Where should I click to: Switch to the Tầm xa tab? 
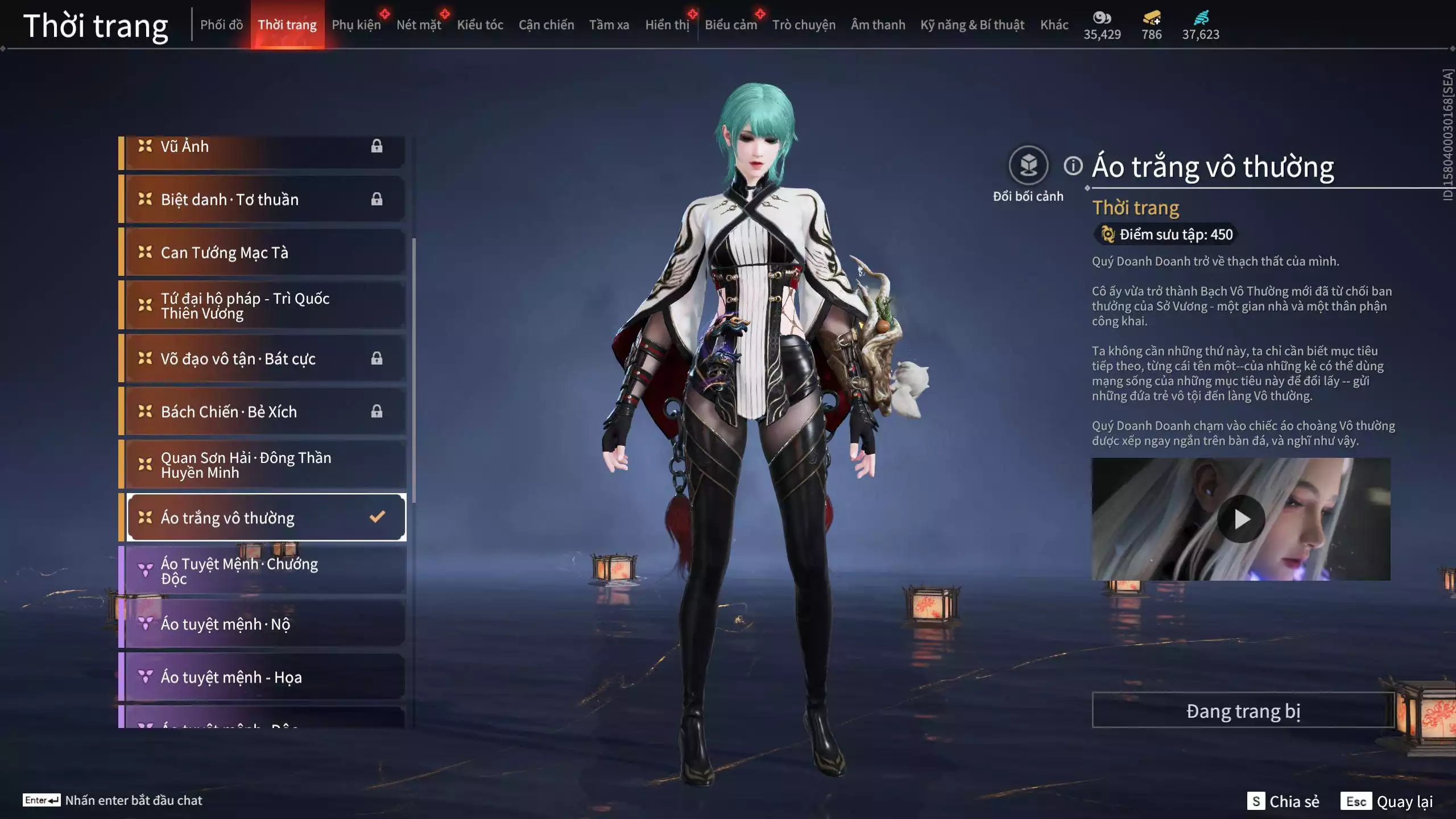coord(609,25)
